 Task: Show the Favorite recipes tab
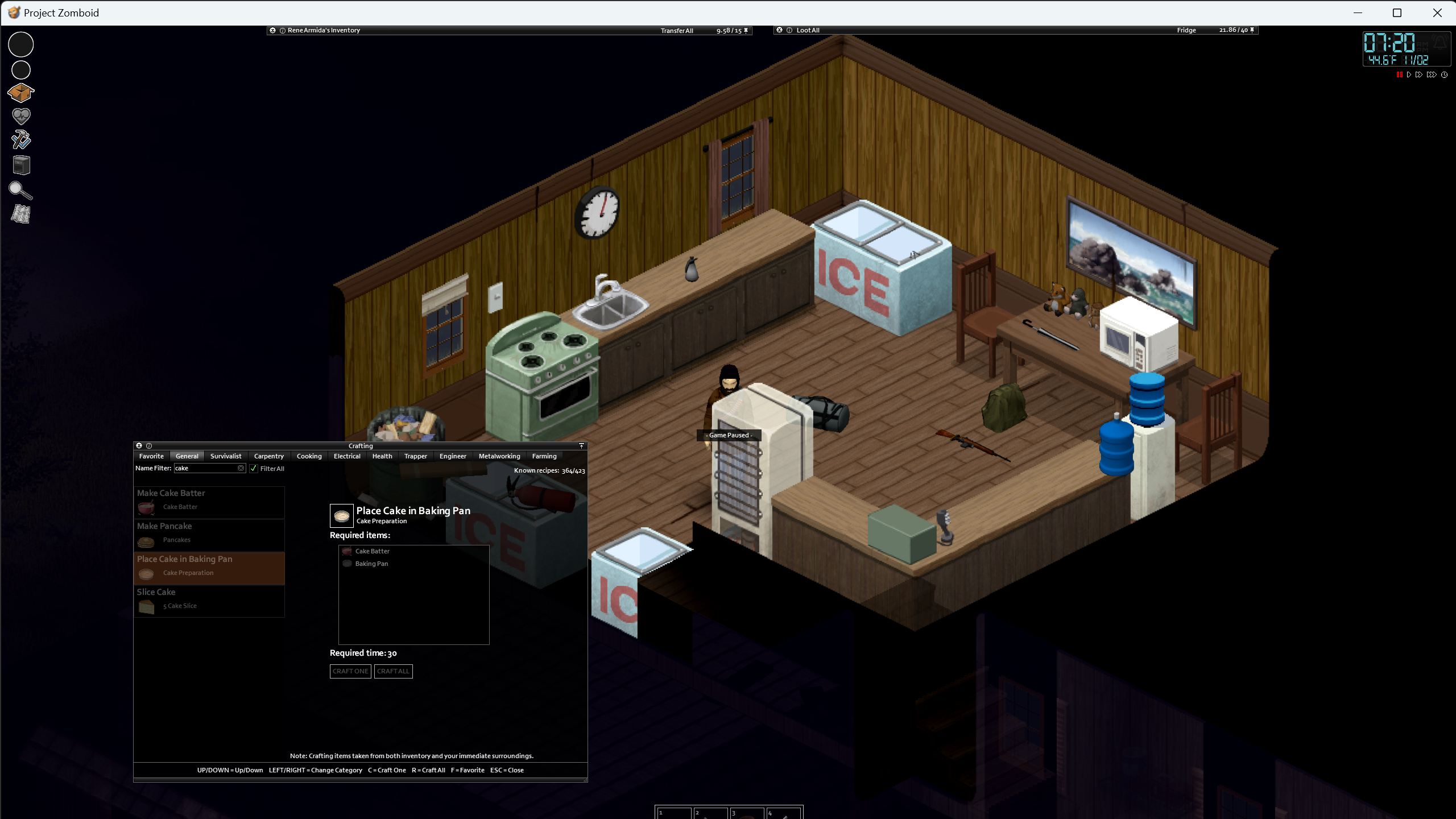tap(151, 456)
